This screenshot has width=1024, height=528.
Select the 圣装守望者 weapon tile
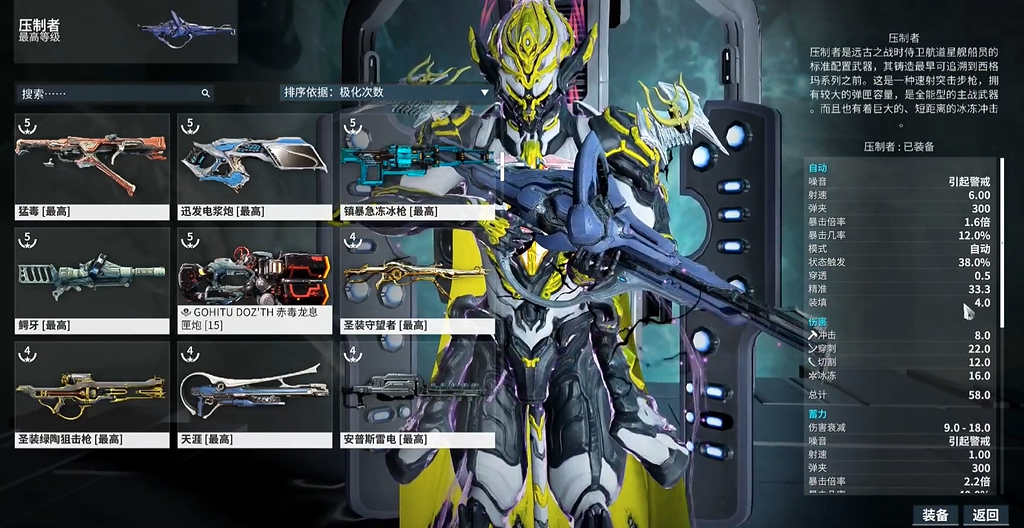coord(418,280)
